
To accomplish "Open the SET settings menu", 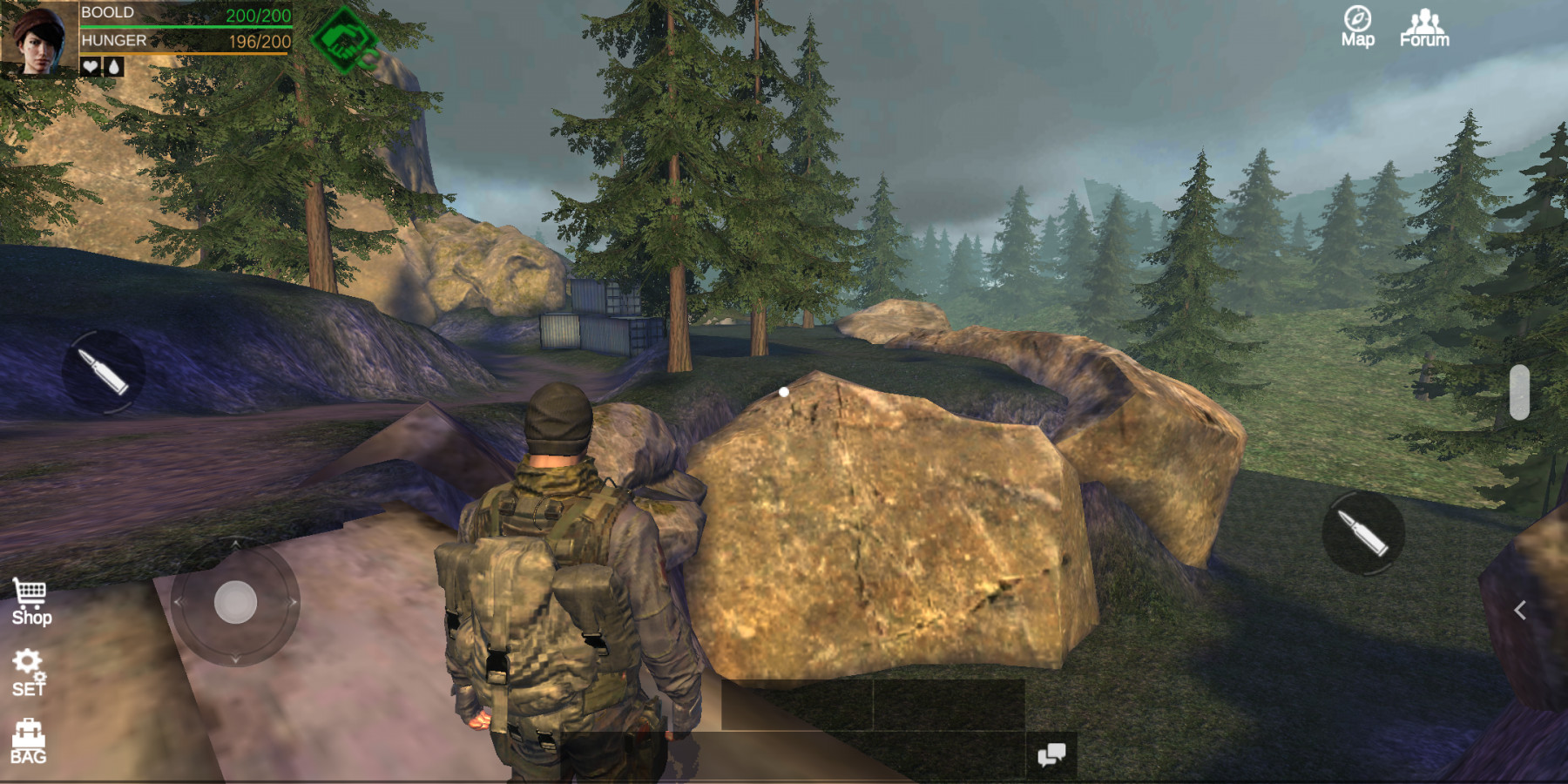I will coord(29,672).
